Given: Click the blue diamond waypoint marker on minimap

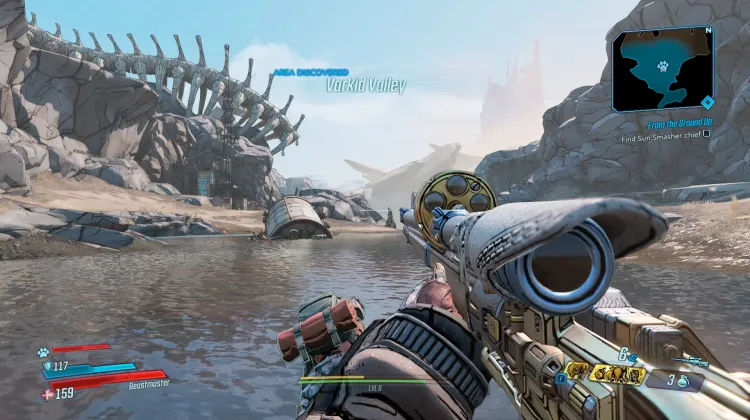Looking at the screenshot, I should tap(707, 101).
